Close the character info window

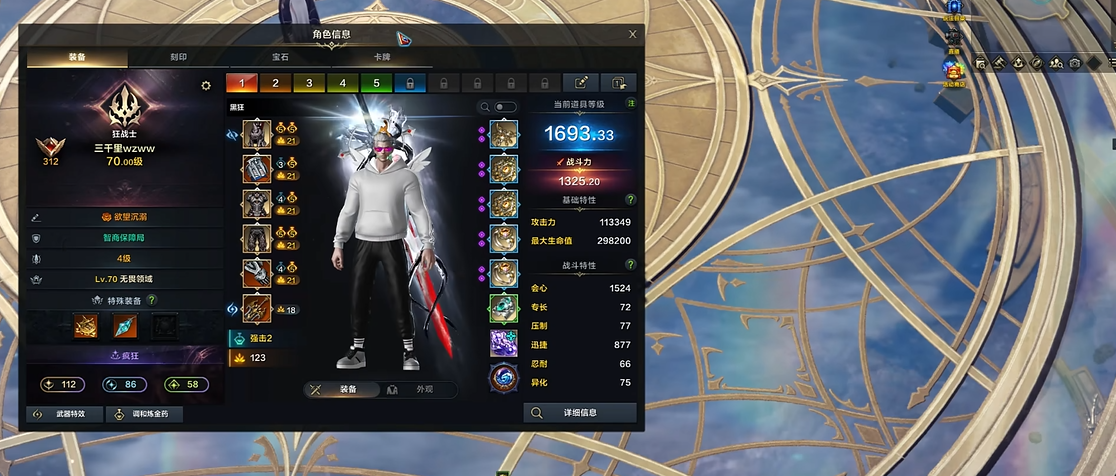(x=632, y=34)
